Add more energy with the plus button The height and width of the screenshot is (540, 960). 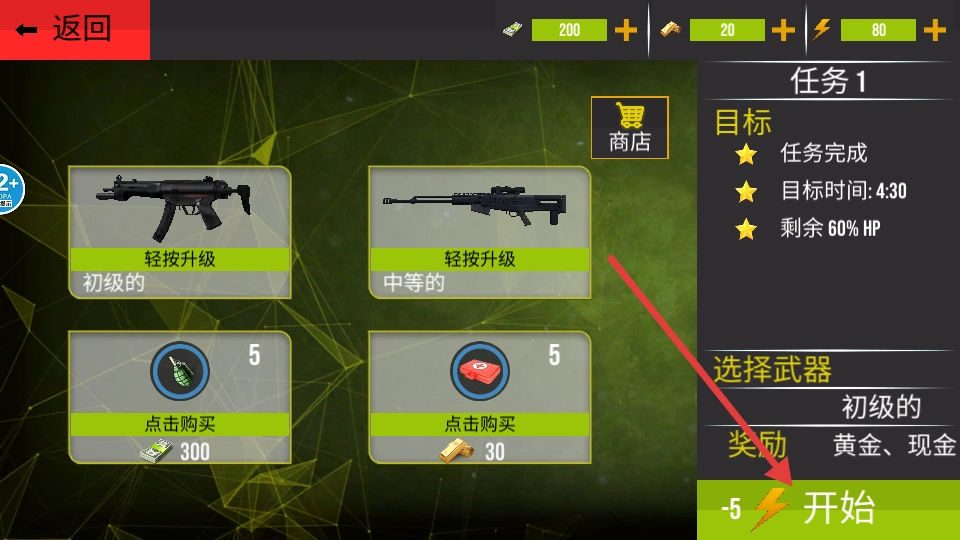pyautogui.click(x=935, y=30)
